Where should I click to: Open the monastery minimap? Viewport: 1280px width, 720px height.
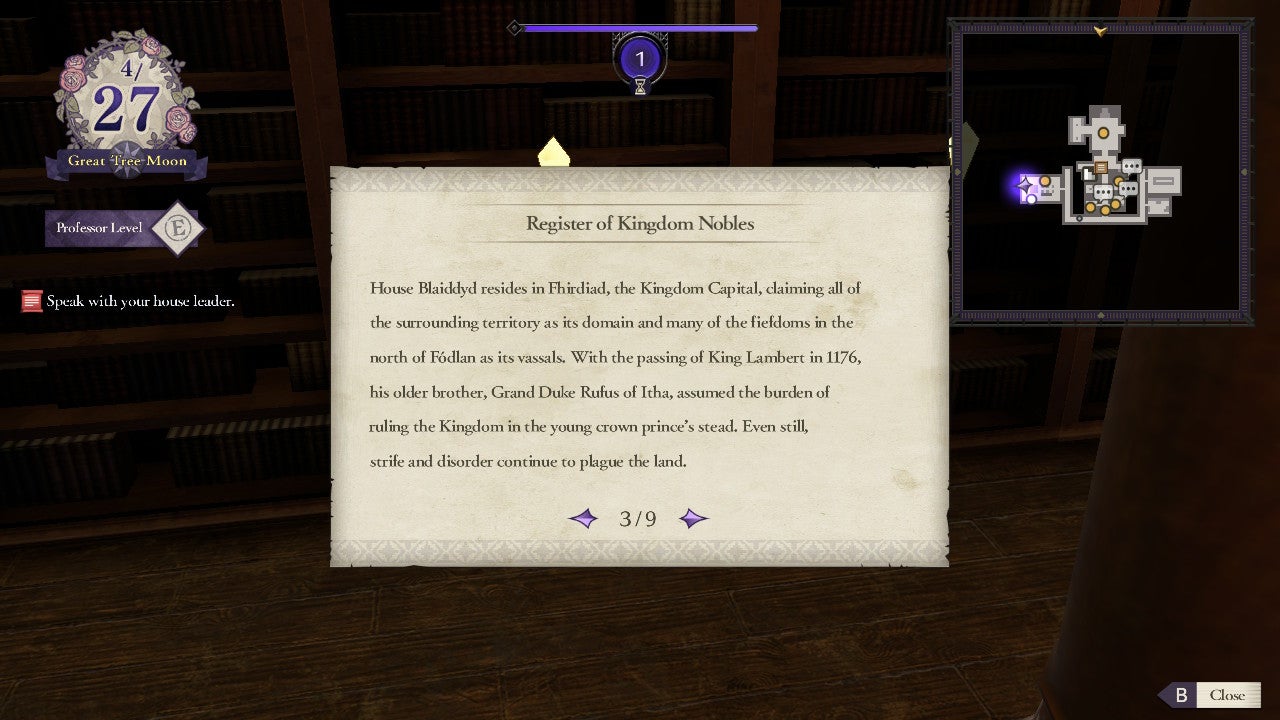pos(1100,172)
